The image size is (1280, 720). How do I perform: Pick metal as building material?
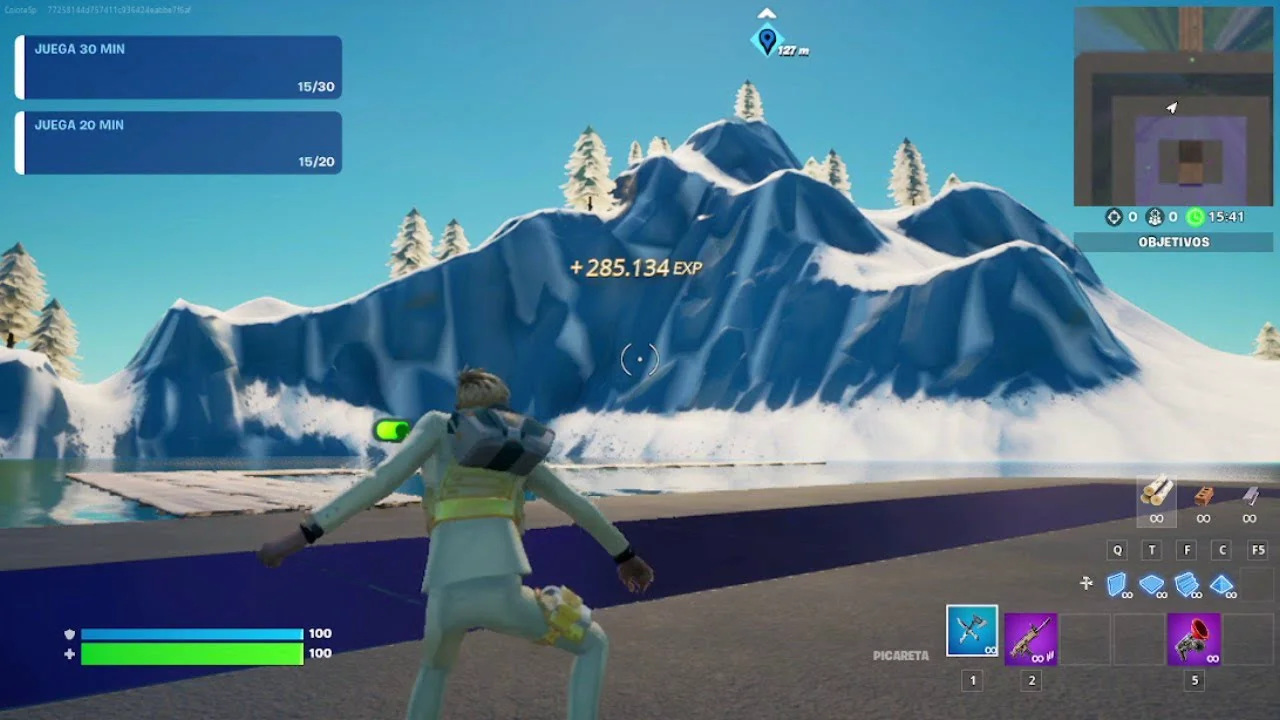pos(1249,498)
